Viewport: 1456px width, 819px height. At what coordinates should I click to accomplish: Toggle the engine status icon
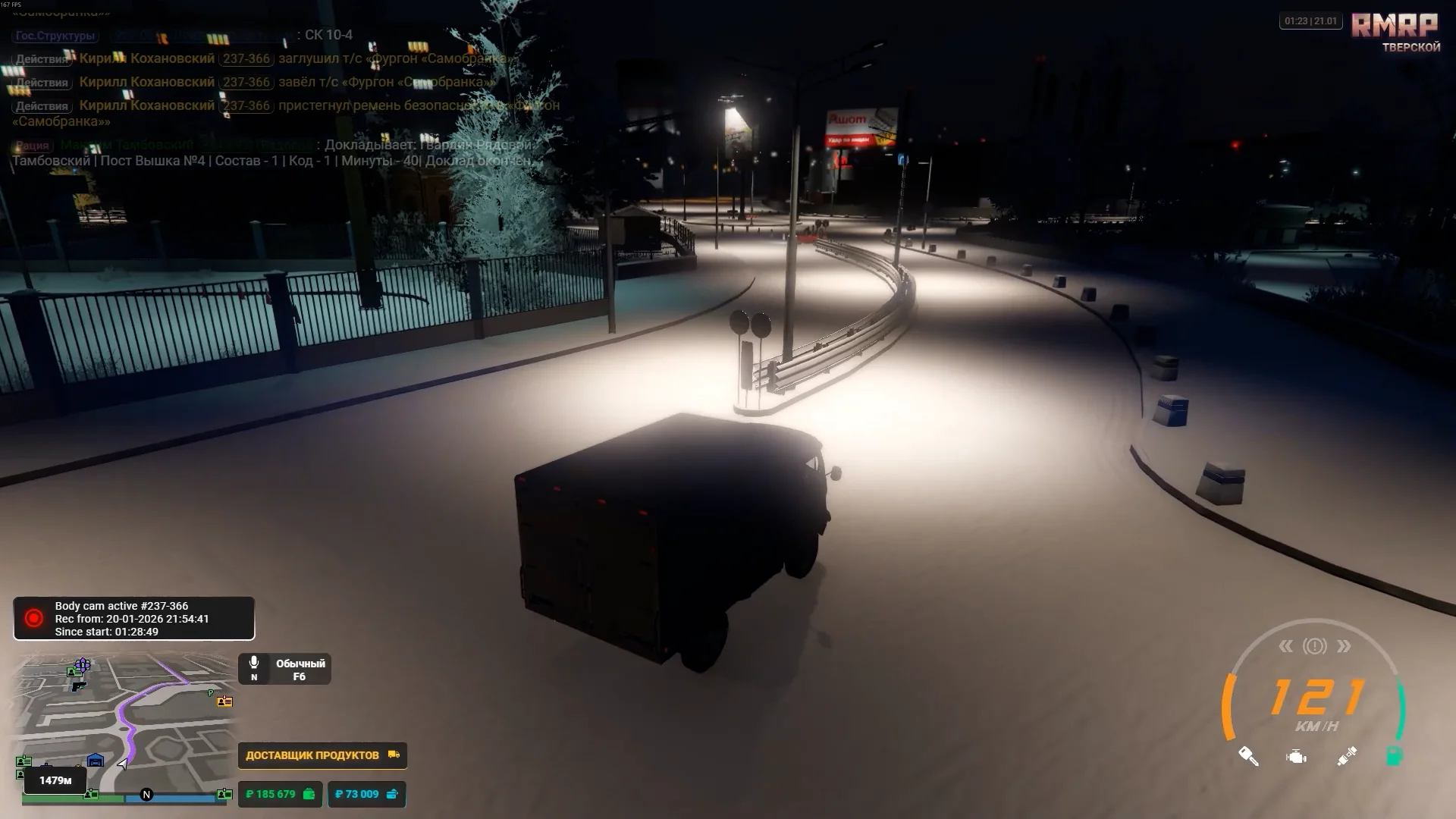tap(1297, 757)
